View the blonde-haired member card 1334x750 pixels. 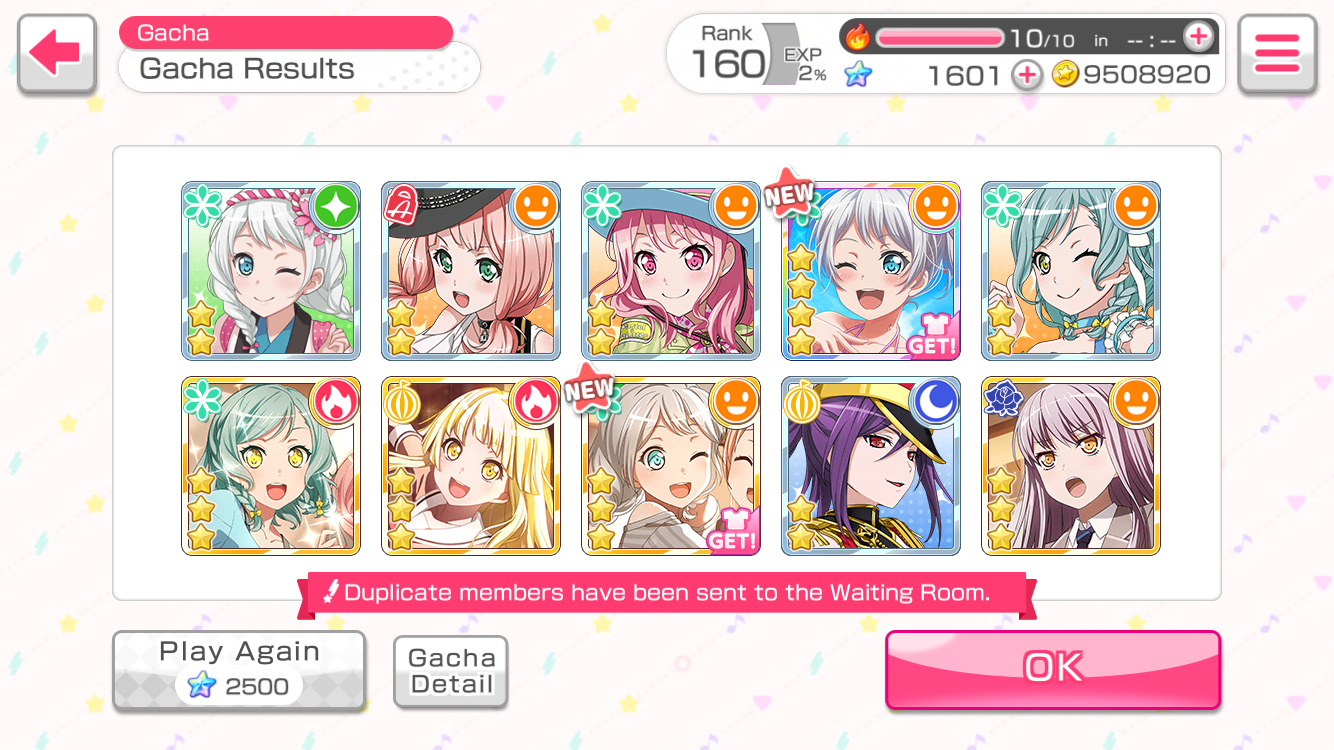click(x=470, y=466)
